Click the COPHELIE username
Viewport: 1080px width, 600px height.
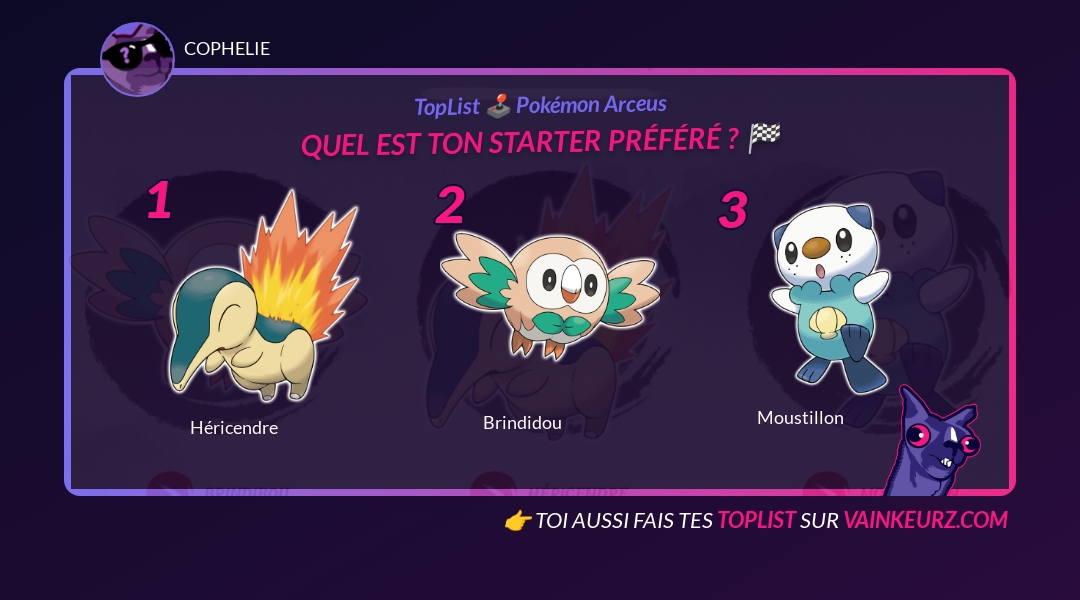(x=227, y=49)
